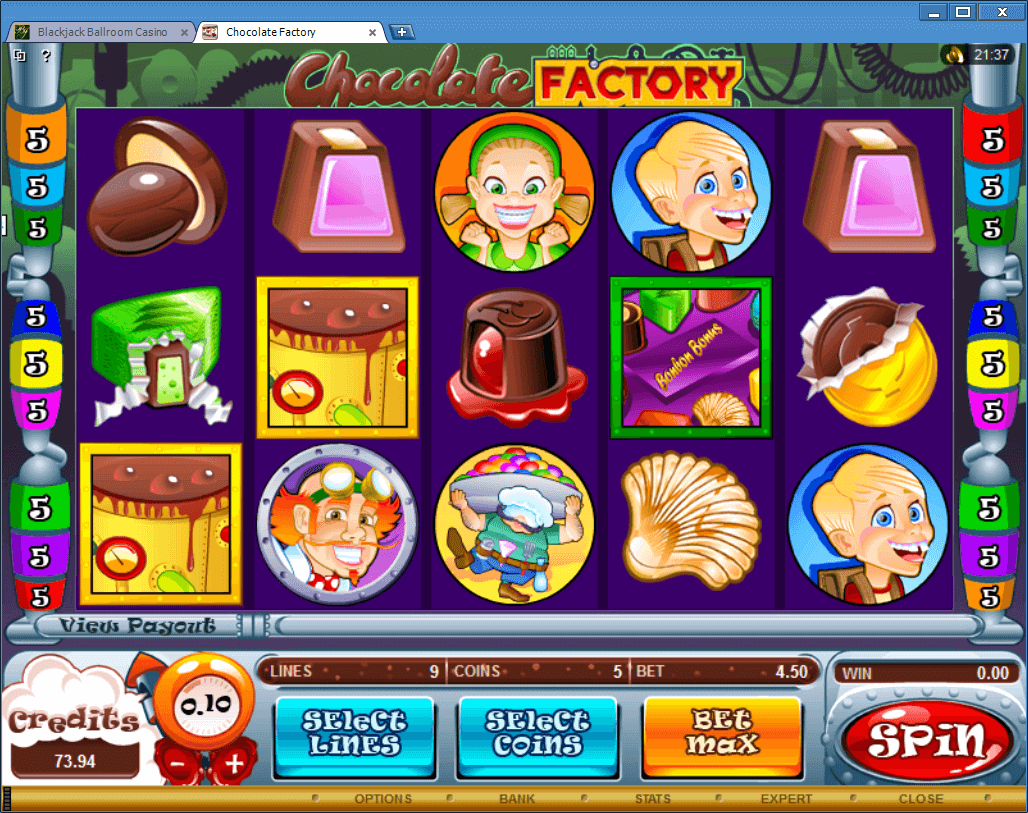The width and height of the screenshot is (1028, 813).
Task: Open a new tab with plus button
Action: tap(402, 32)
